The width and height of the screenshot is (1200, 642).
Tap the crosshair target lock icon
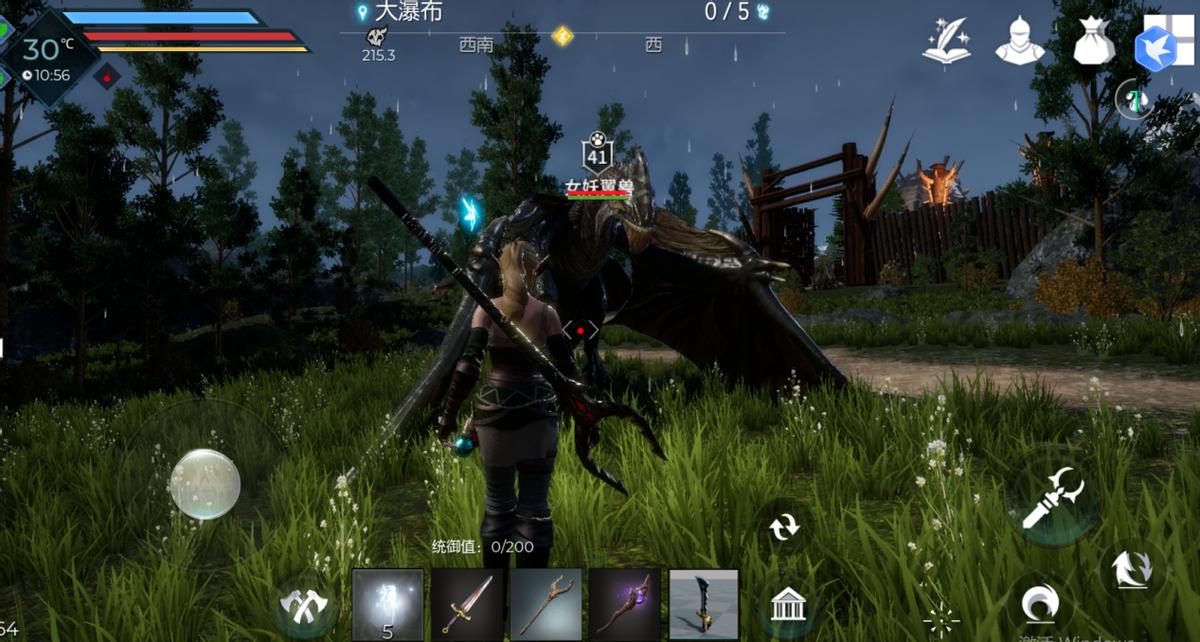pos(941,620)
